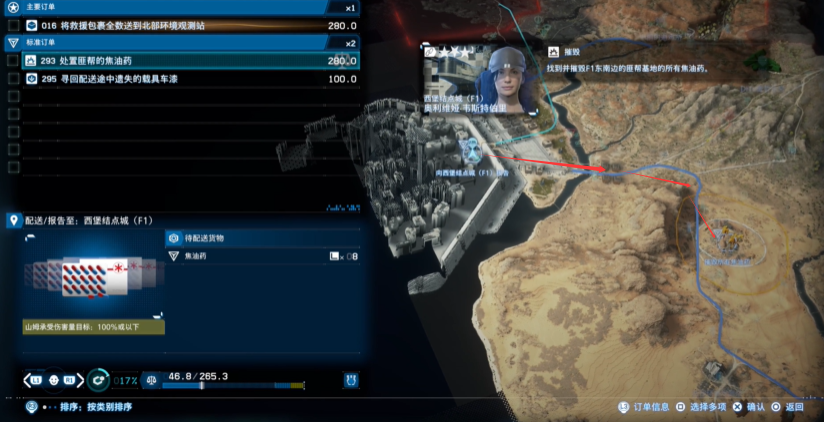Change the 排序 sort-by-category option

pos(95,407)
